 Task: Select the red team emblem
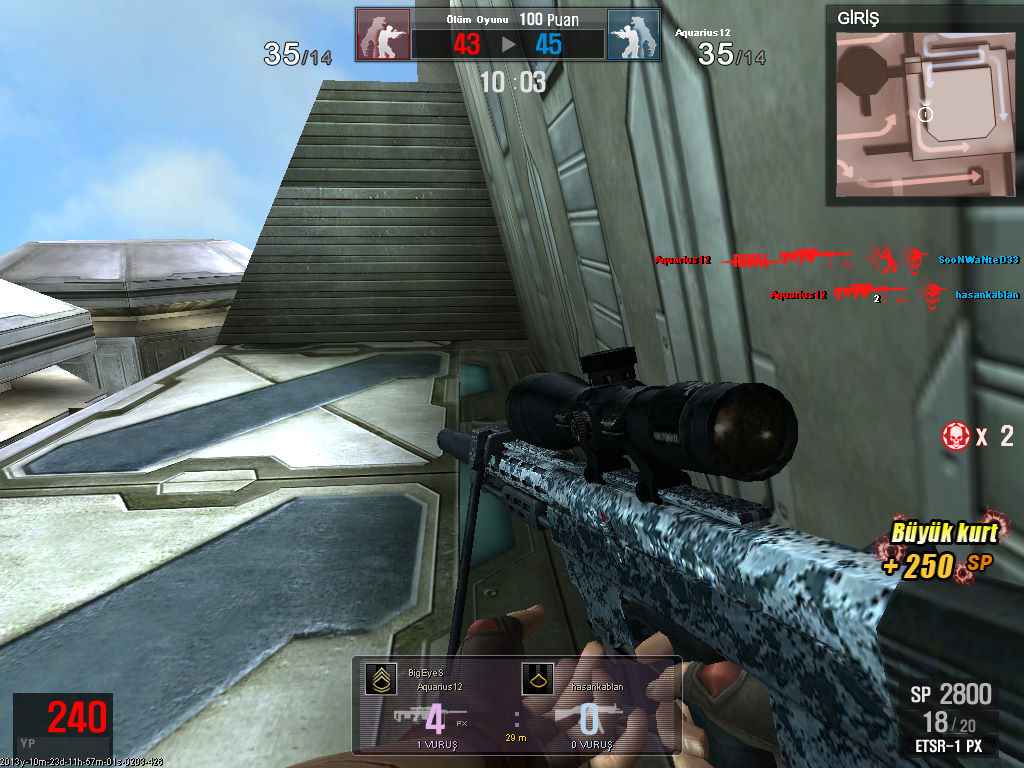383,35
